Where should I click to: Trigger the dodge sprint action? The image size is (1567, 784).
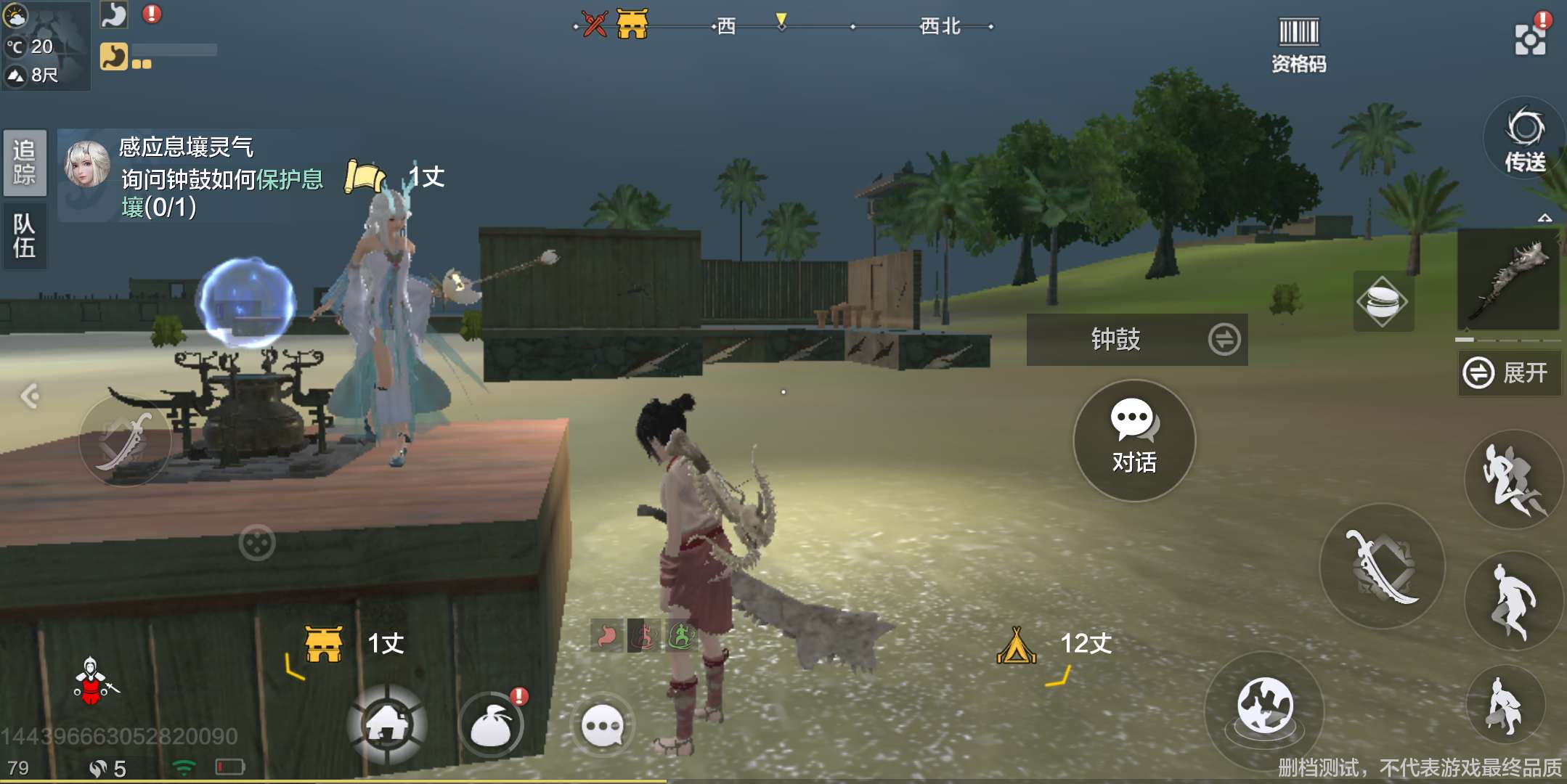tap(1513, 479)
